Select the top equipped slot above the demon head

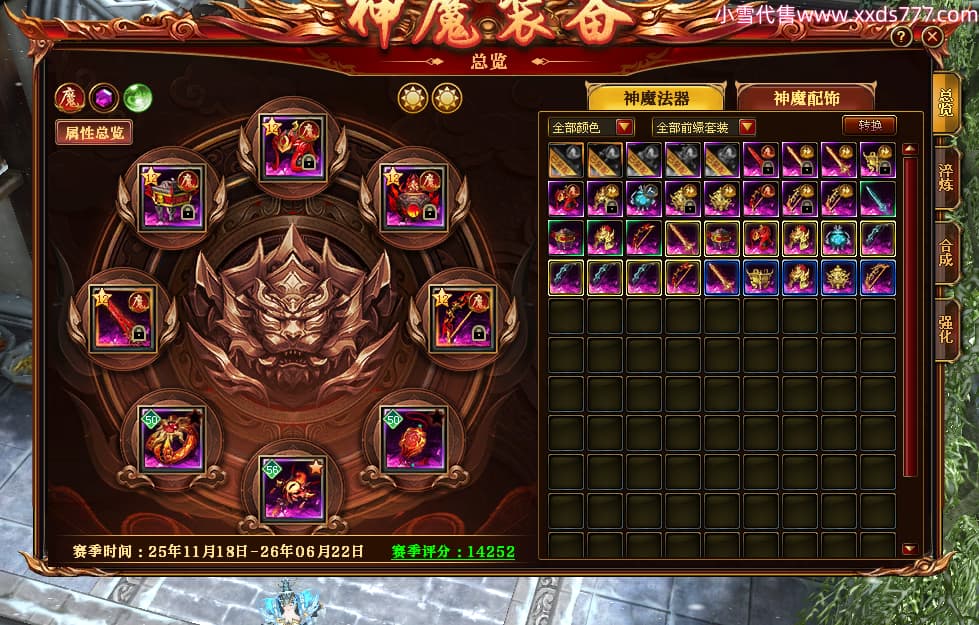click(x=293, y=148)
